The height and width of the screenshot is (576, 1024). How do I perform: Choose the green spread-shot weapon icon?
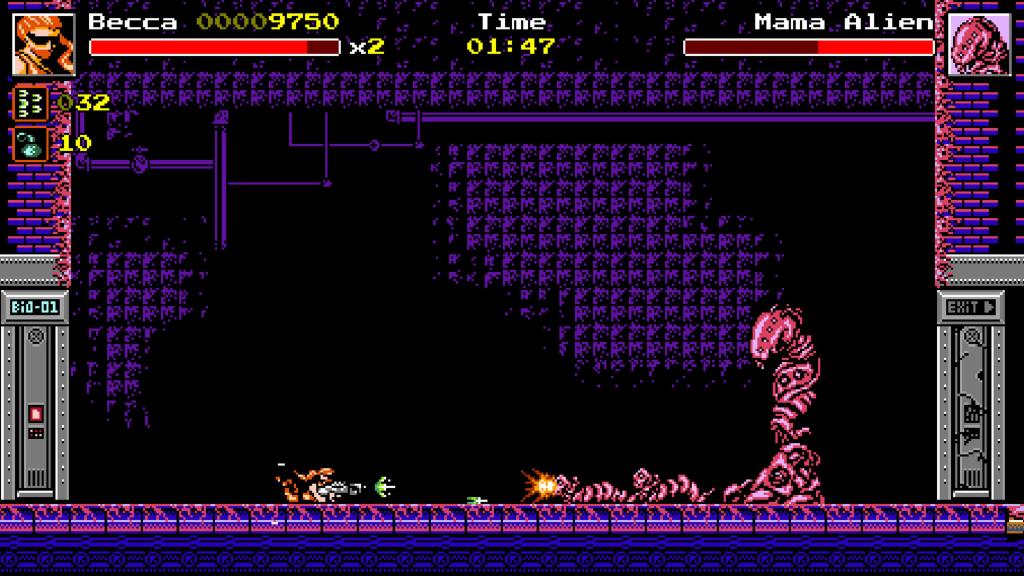tap(31, 104)
